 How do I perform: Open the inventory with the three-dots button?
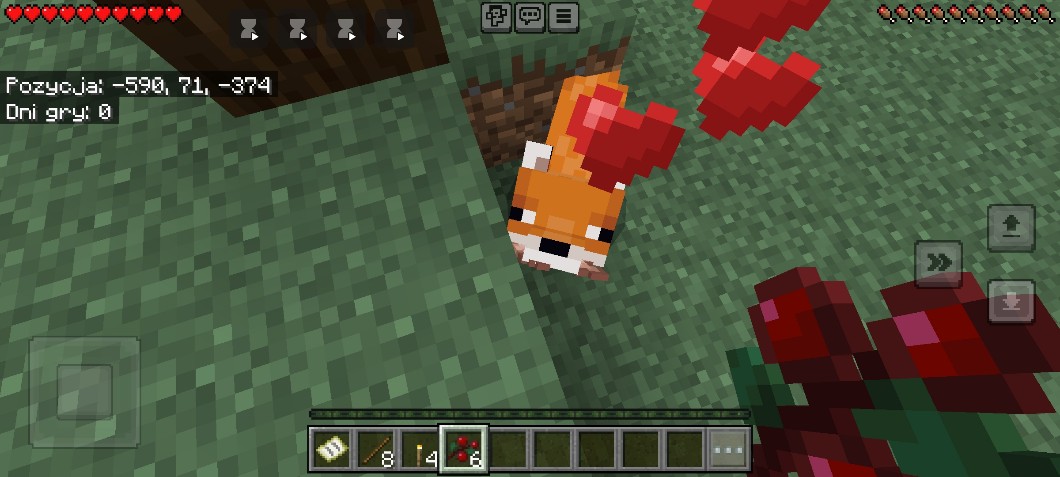tap(729, 450)
